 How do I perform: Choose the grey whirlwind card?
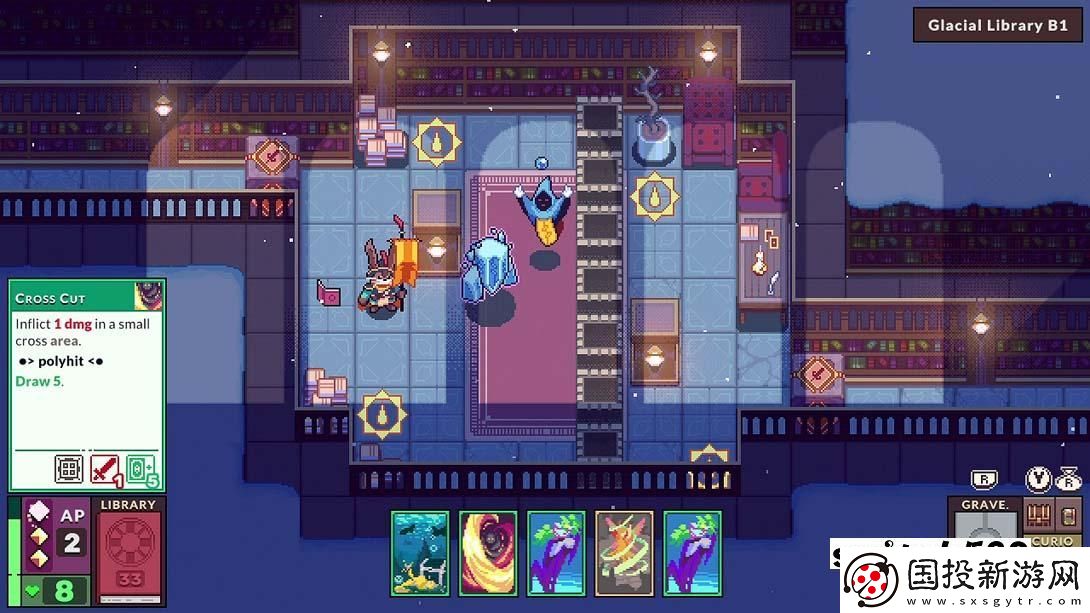pos(624,554)
